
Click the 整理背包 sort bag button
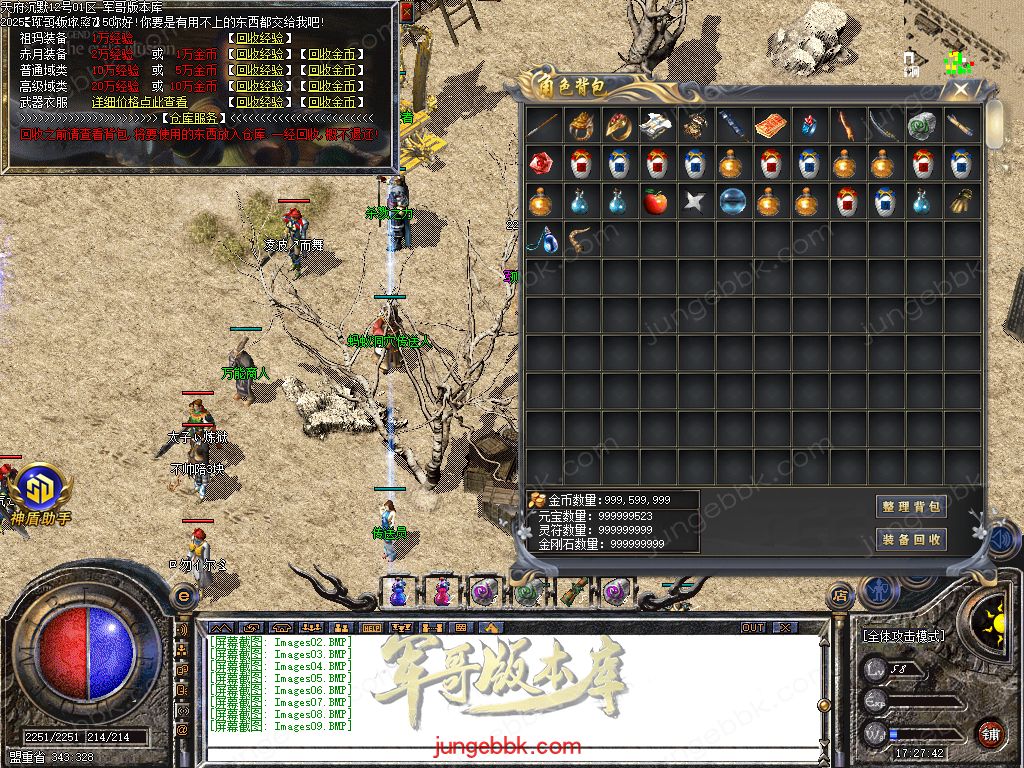coord(911,507)
